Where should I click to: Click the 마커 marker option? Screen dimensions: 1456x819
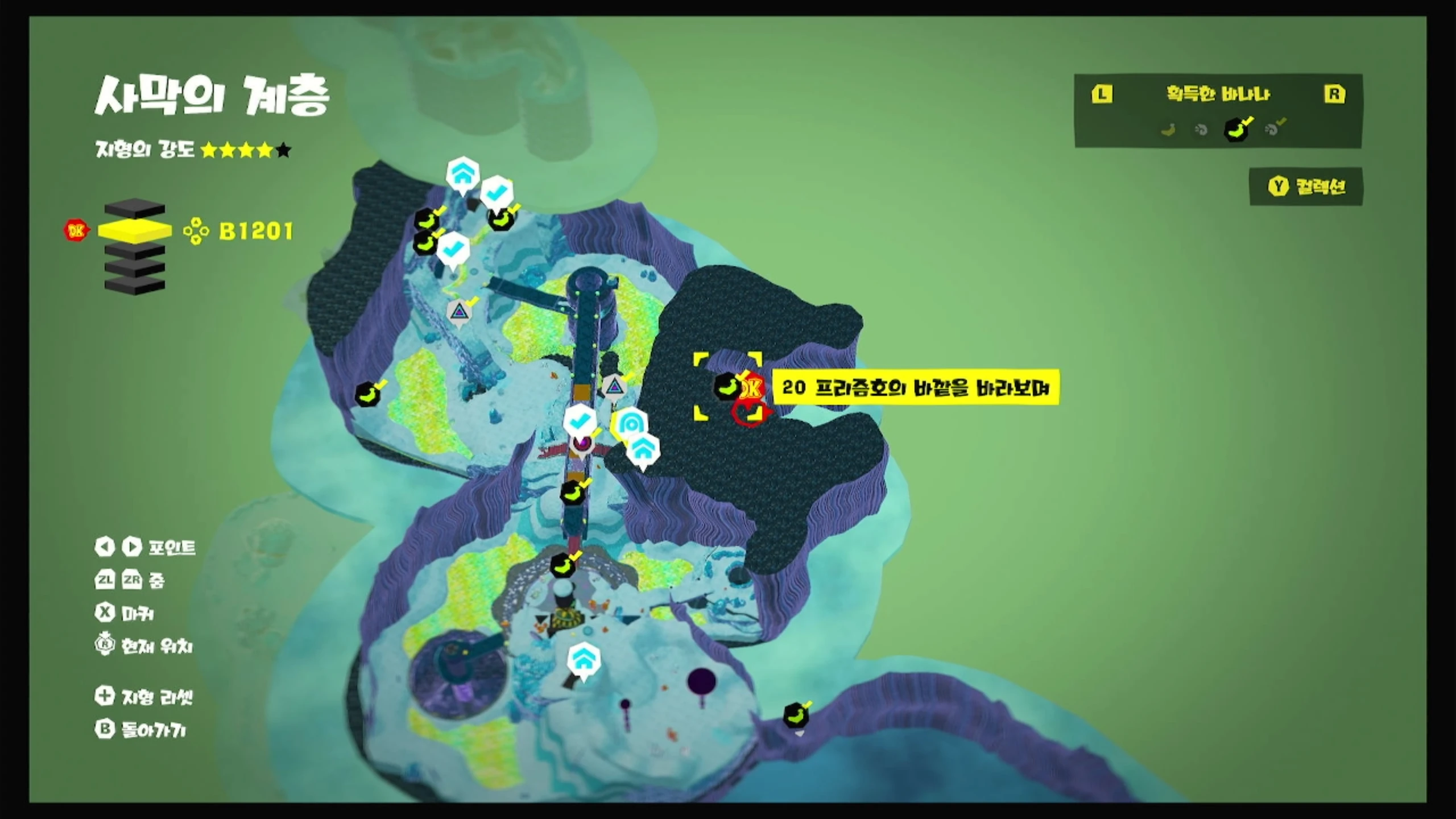pos(125,613)
